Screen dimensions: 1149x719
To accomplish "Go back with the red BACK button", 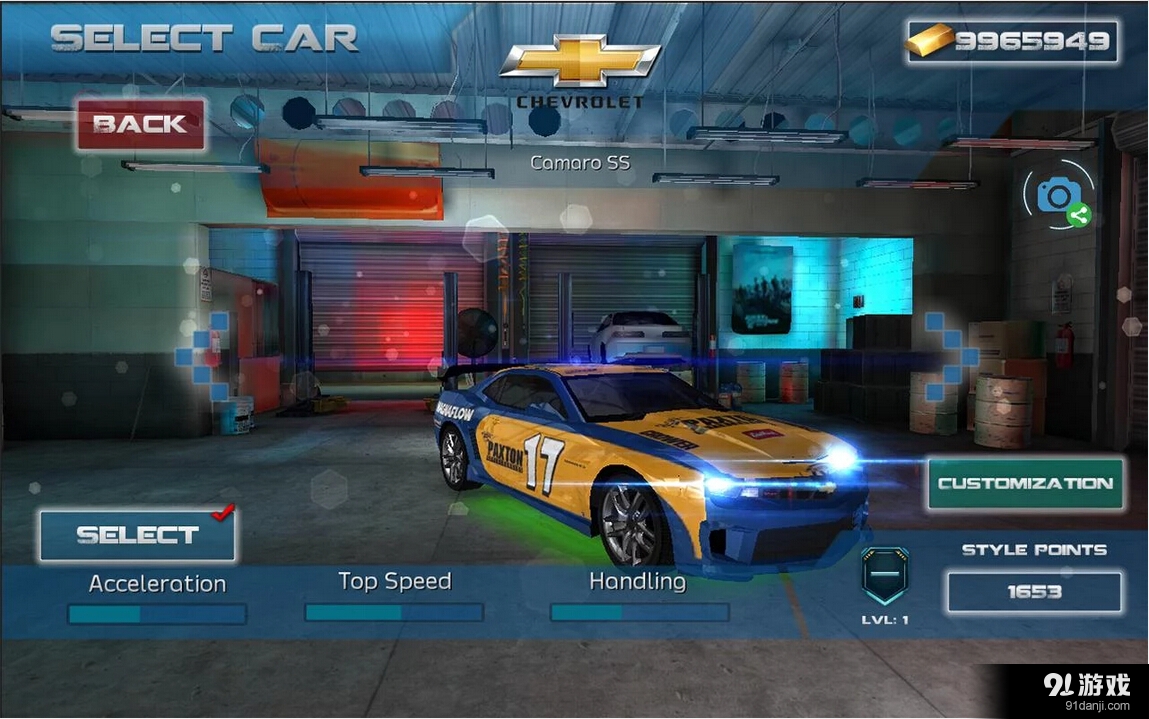I will point(141,125).
